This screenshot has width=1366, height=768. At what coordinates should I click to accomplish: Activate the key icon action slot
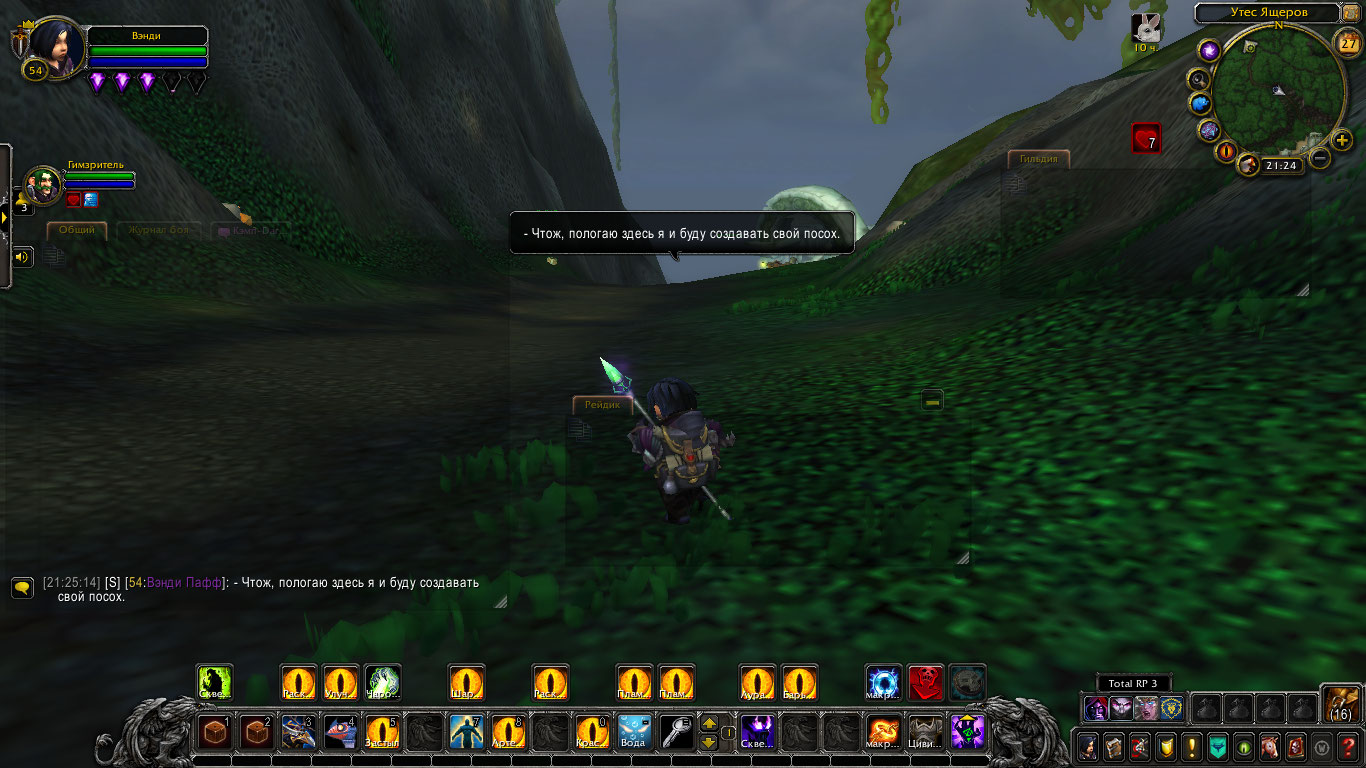click(676, 732)
